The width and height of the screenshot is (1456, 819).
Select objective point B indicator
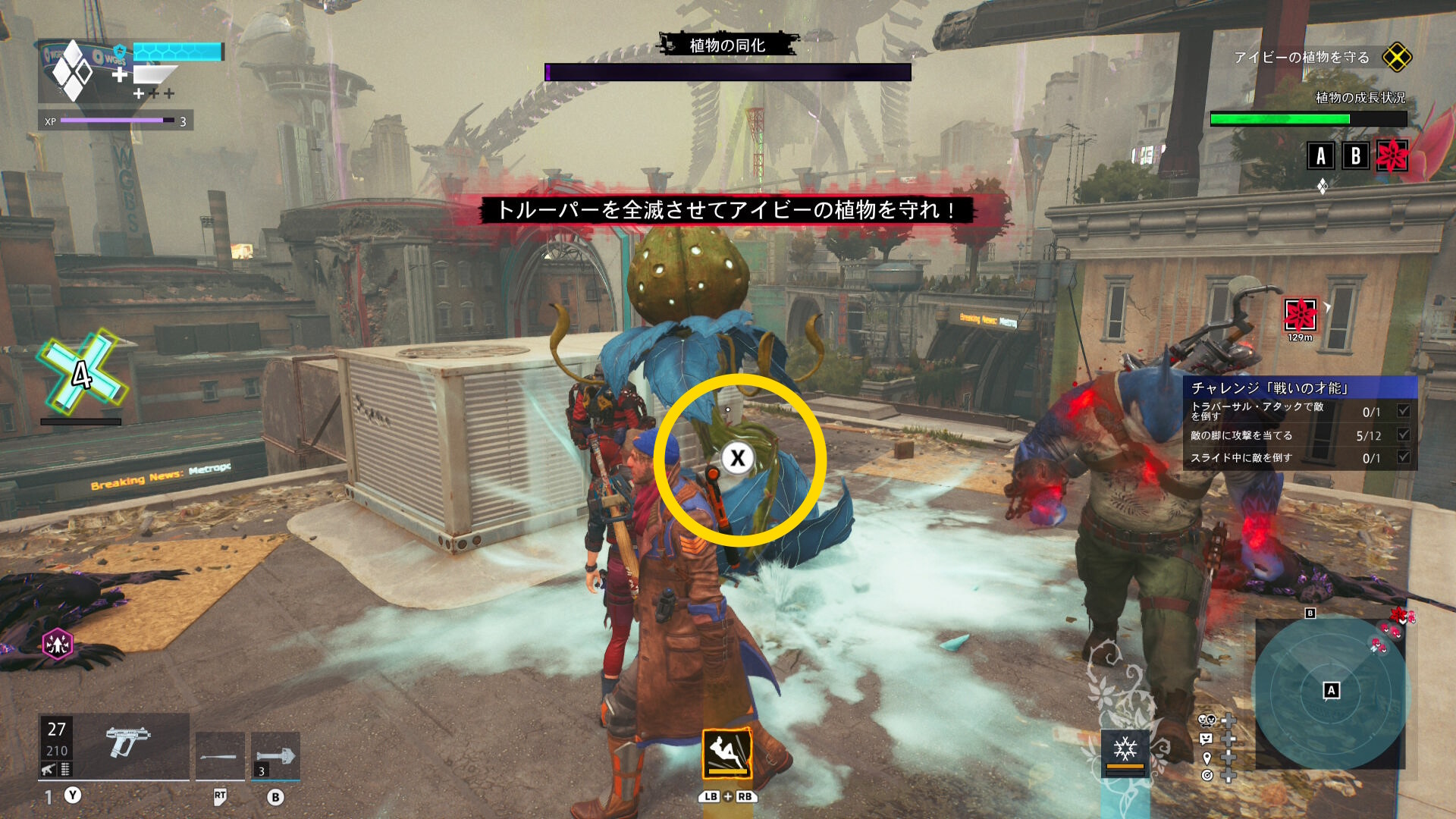pyautogui.click(x=1355, y=155)
